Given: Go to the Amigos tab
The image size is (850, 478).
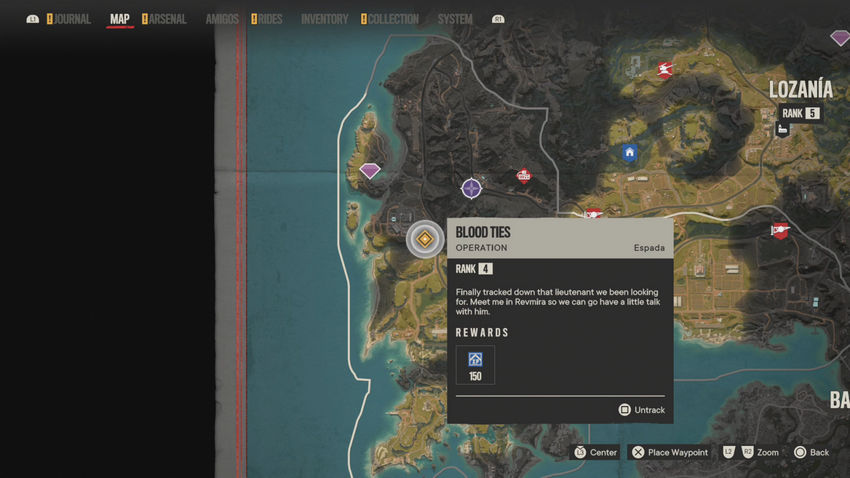Looking at the screenshot, I should pyautogui.click(x=222, y=19).
